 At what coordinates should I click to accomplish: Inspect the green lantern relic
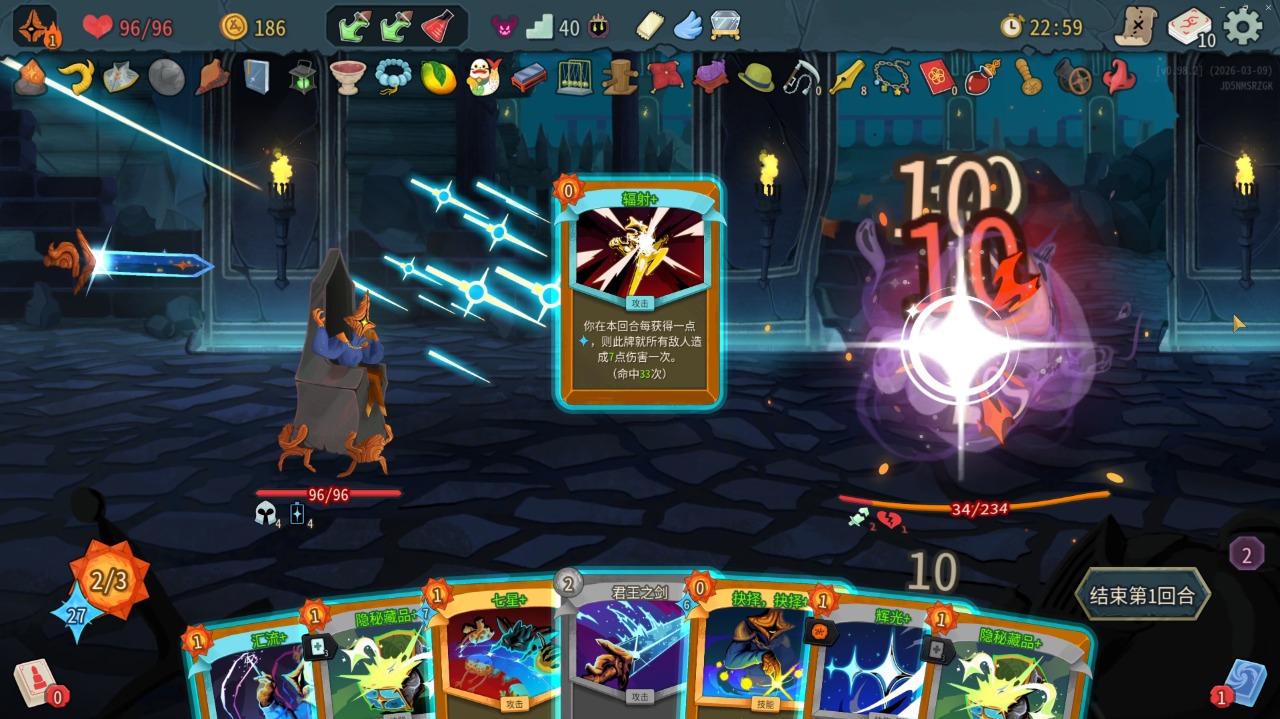coord(303,76)
